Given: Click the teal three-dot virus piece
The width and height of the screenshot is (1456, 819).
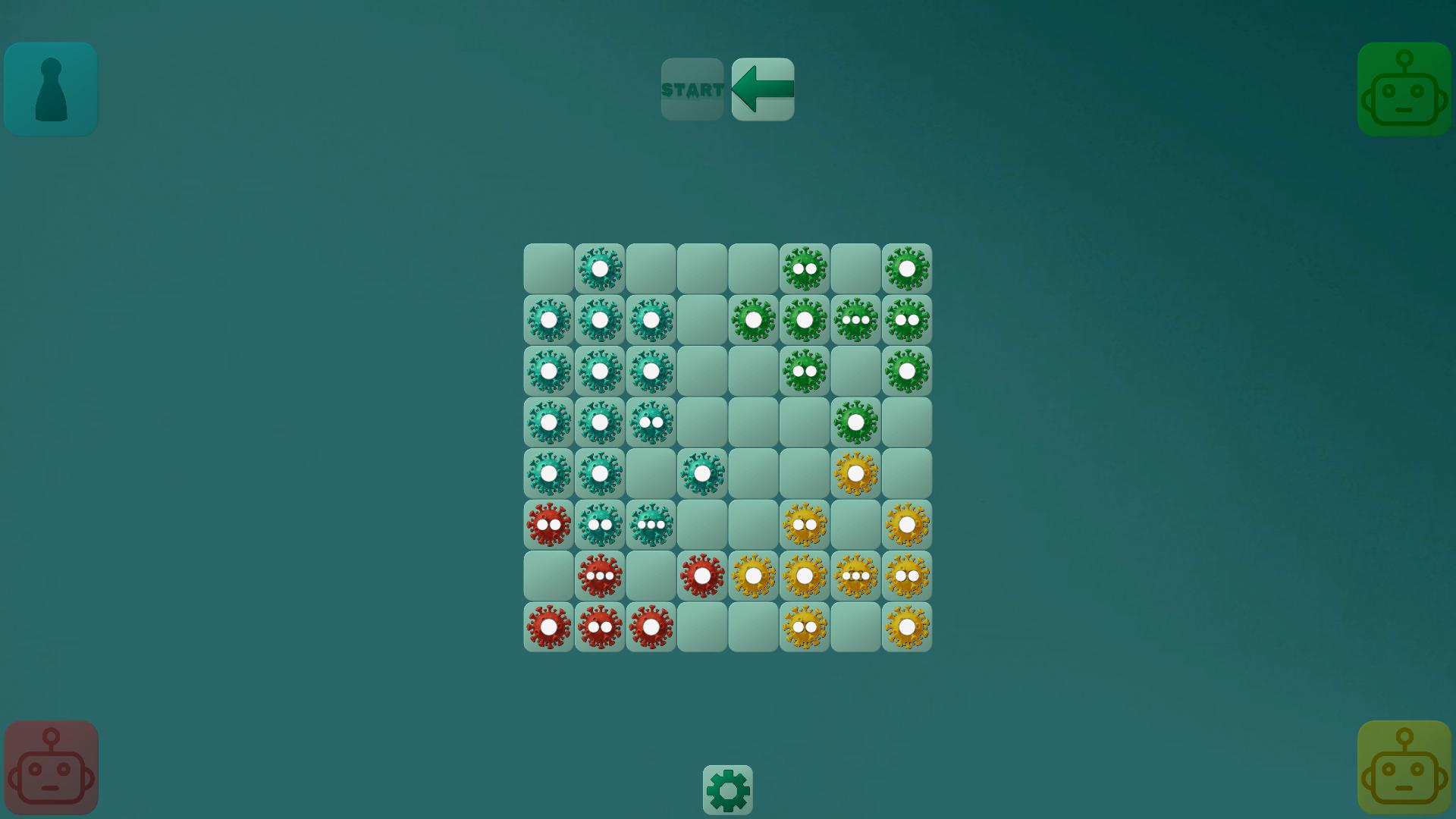Looking at the screenshot, I should pos(651,523).
